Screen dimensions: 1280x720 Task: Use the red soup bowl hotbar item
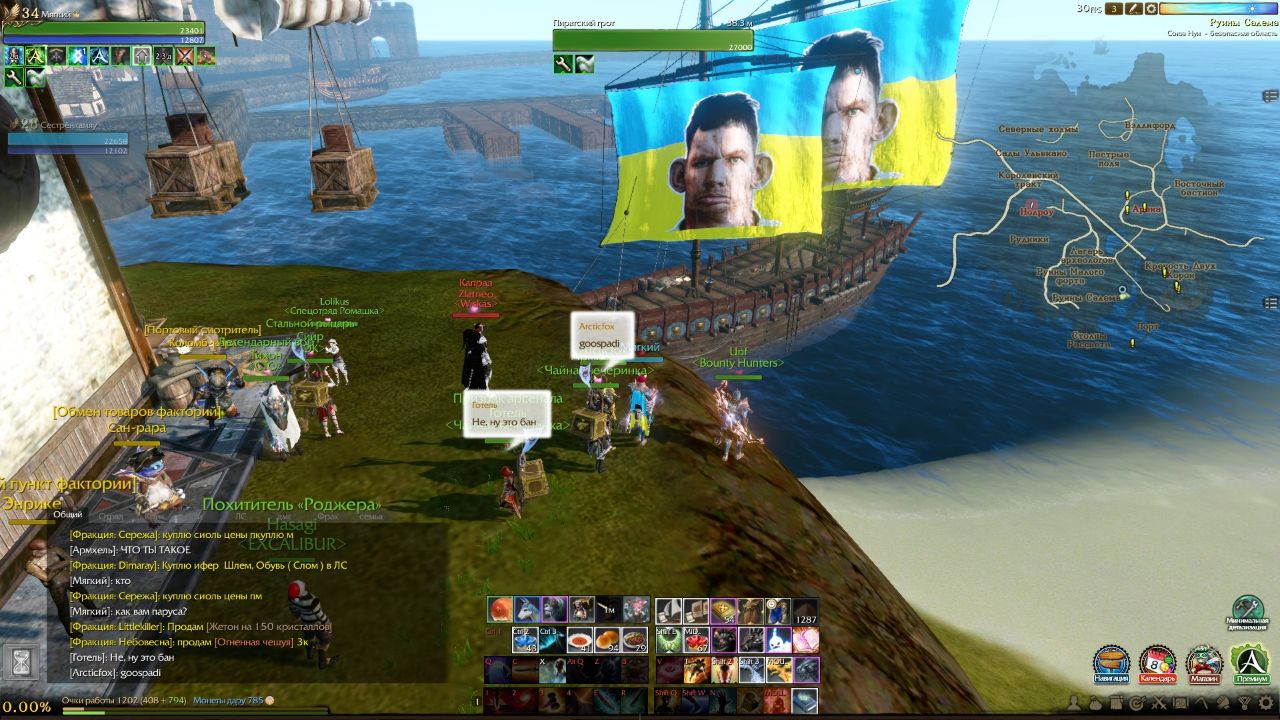pyautogui.click(x=580, y=640)
